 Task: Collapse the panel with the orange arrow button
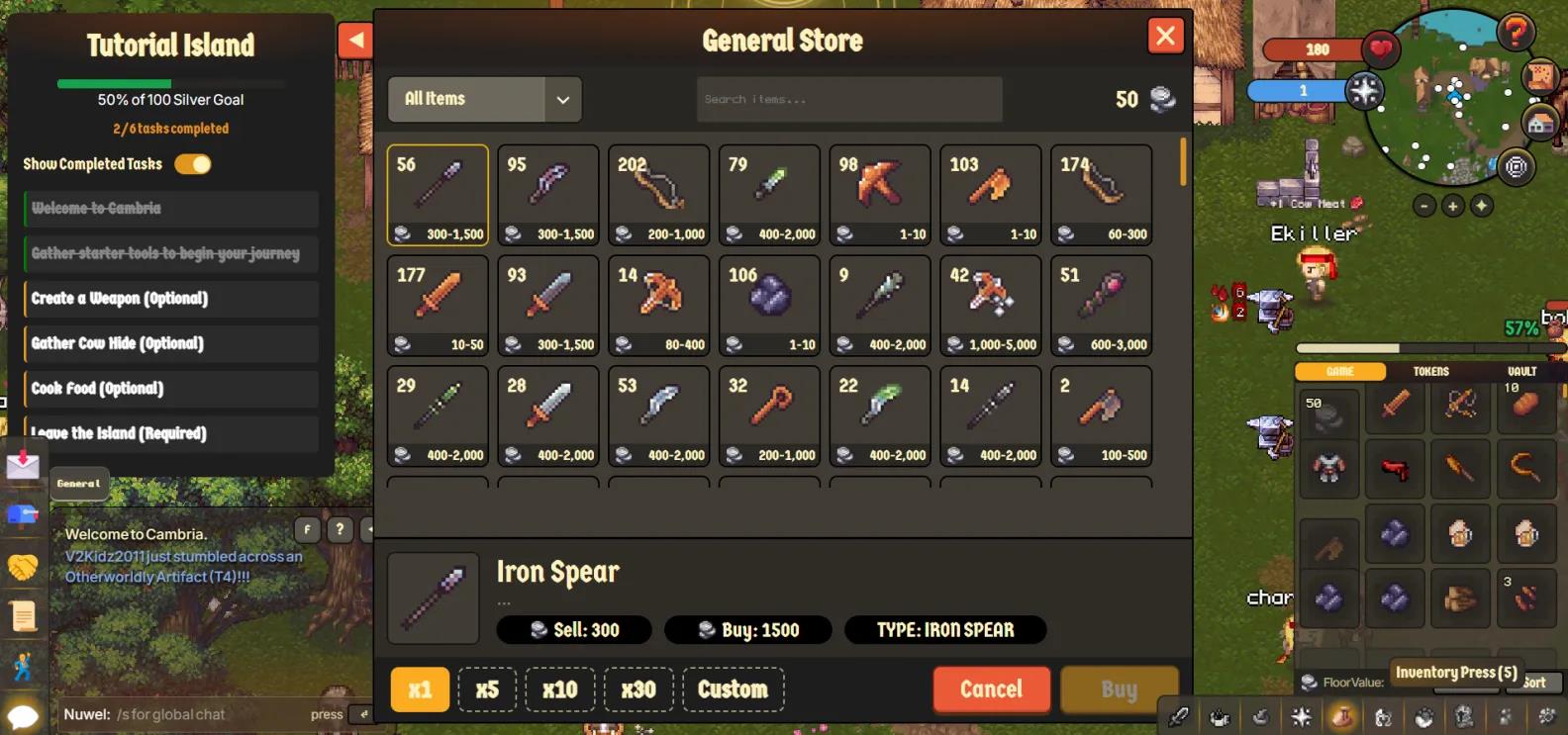[x=354, y=41]
